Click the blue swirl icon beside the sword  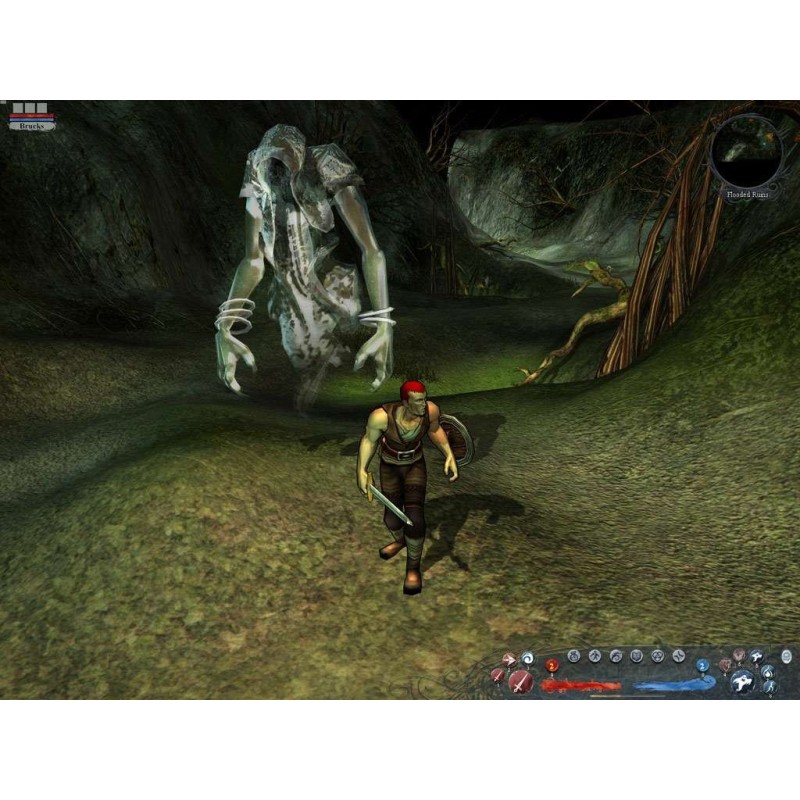coord(527,658)
